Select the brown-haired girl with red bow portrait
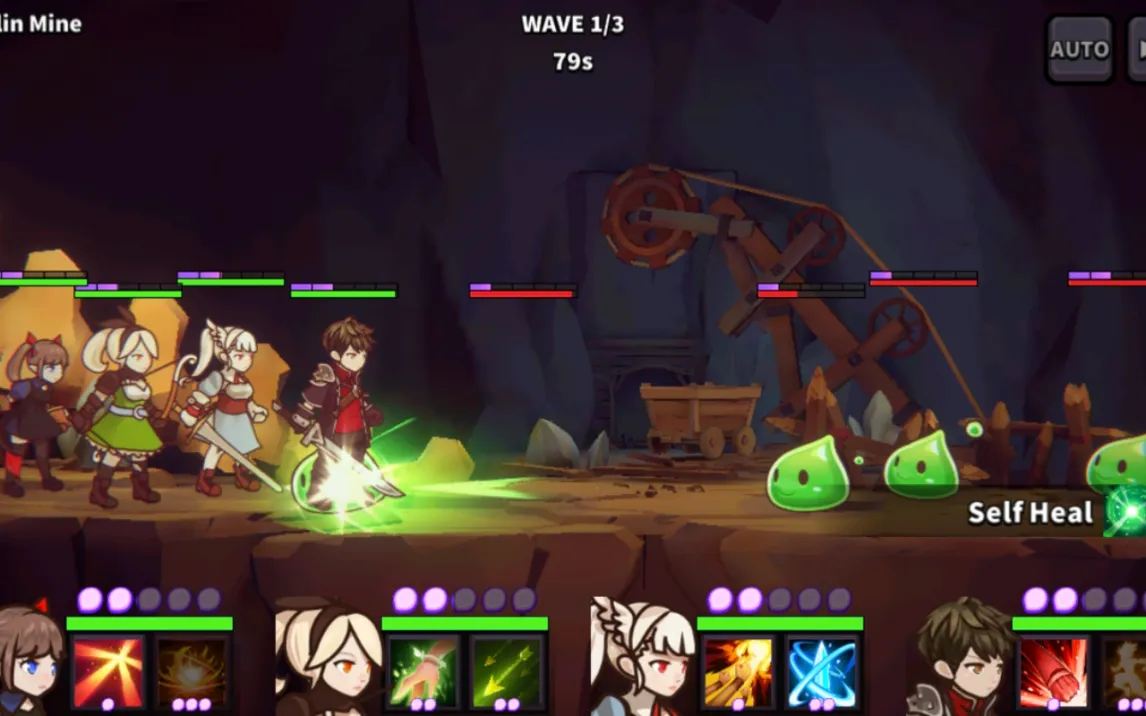1146x716 pixels. coord(28,660)
